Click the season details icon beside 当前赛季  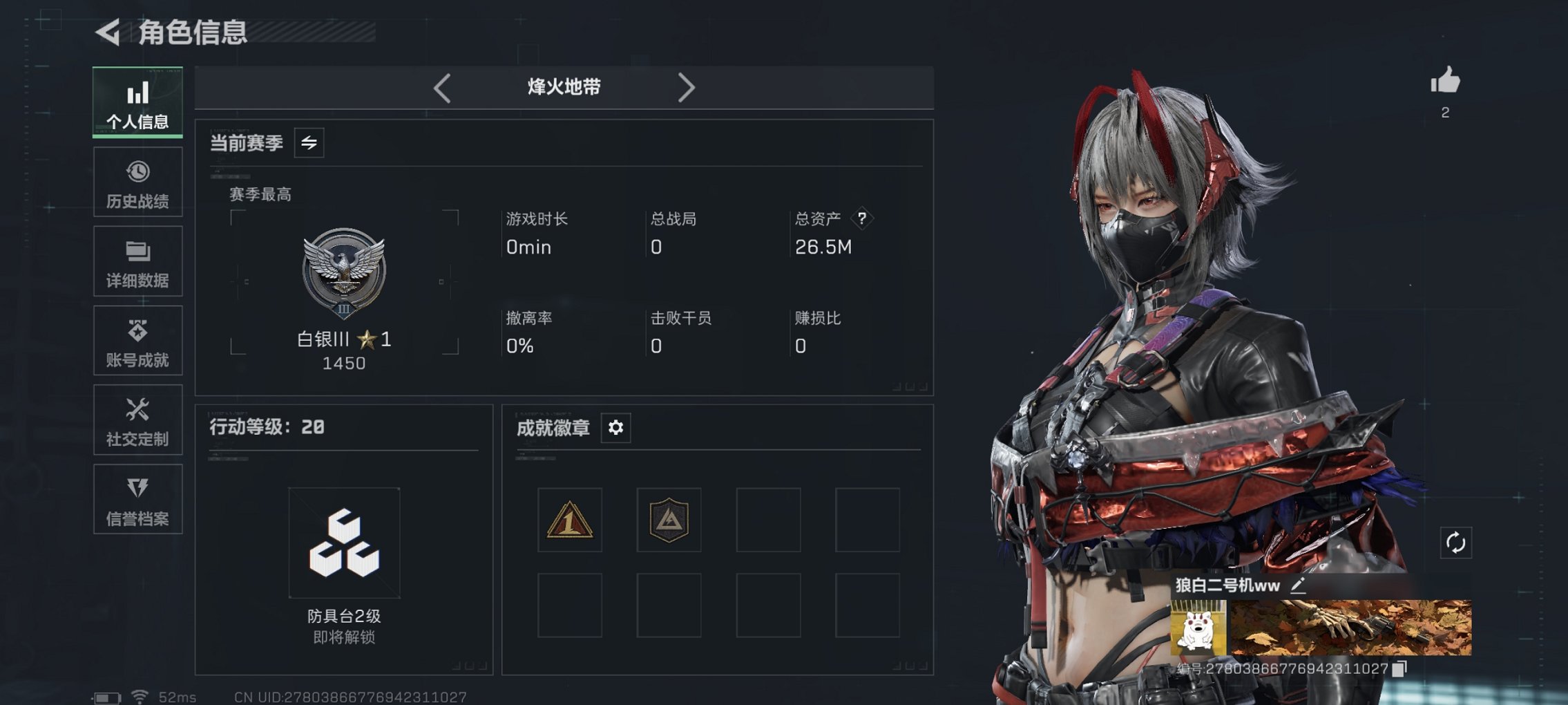coord(309,143)
